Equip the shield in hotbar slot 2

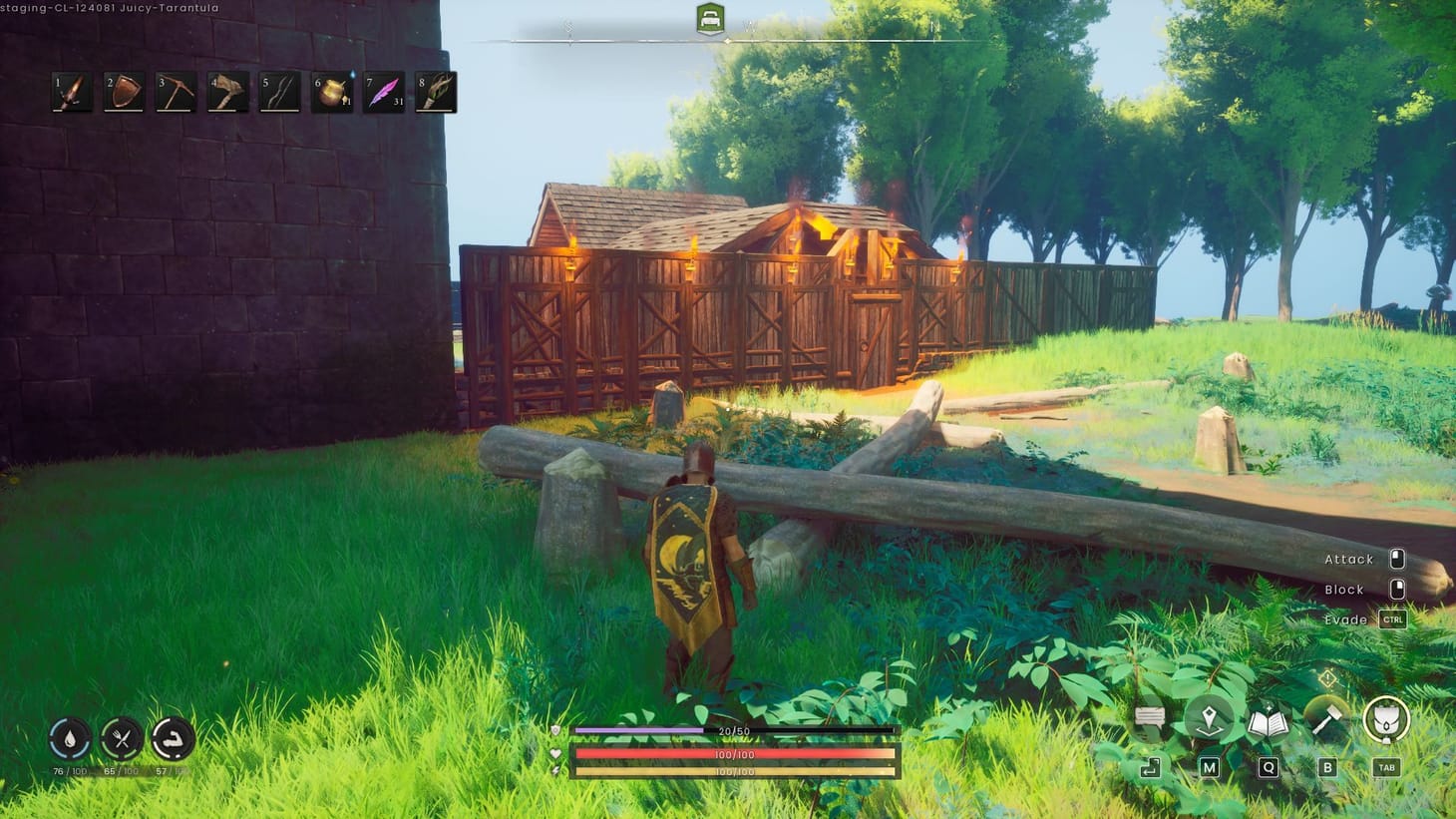pos(122,91)
